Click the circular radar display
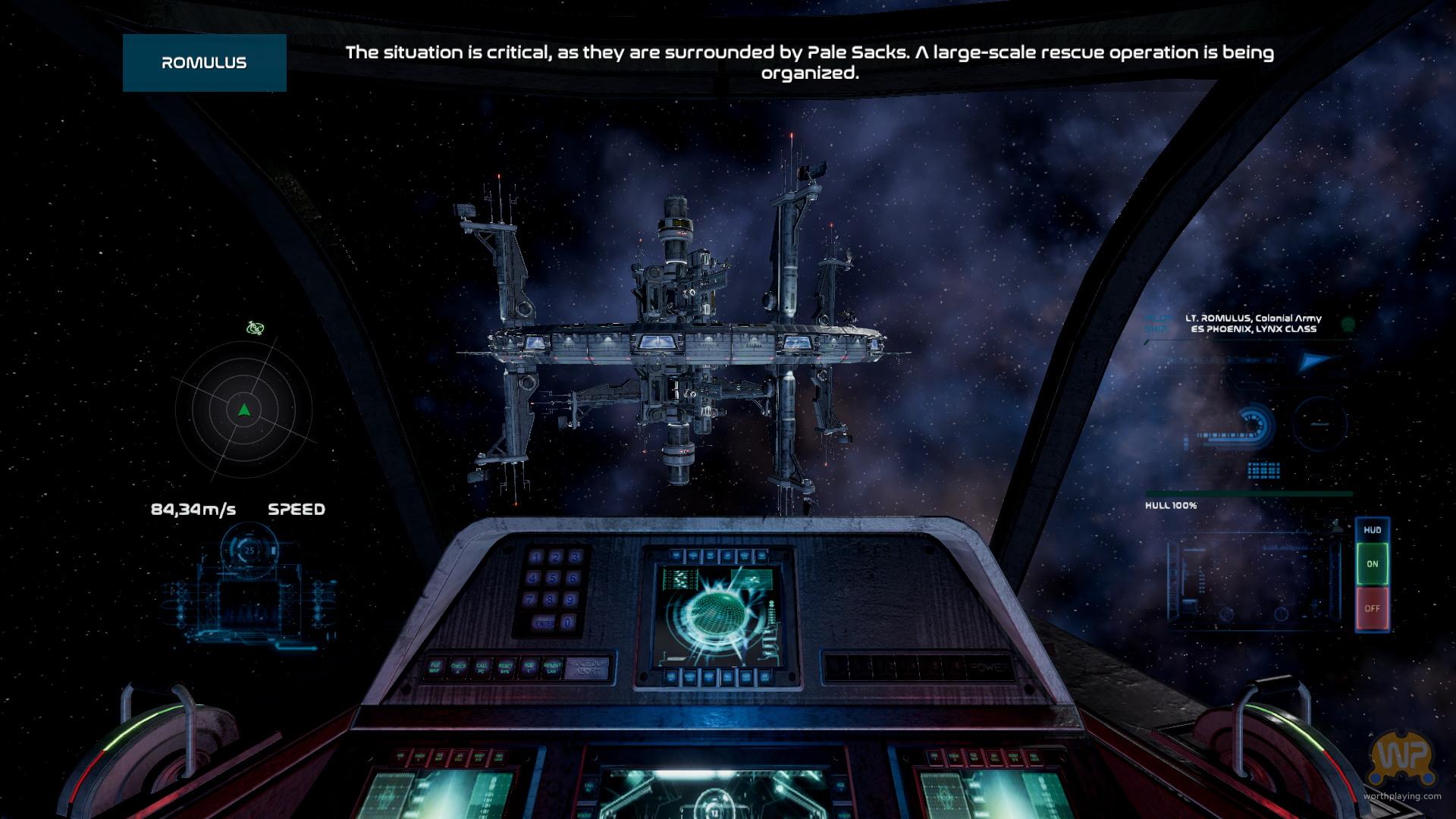 pos(243,410)
